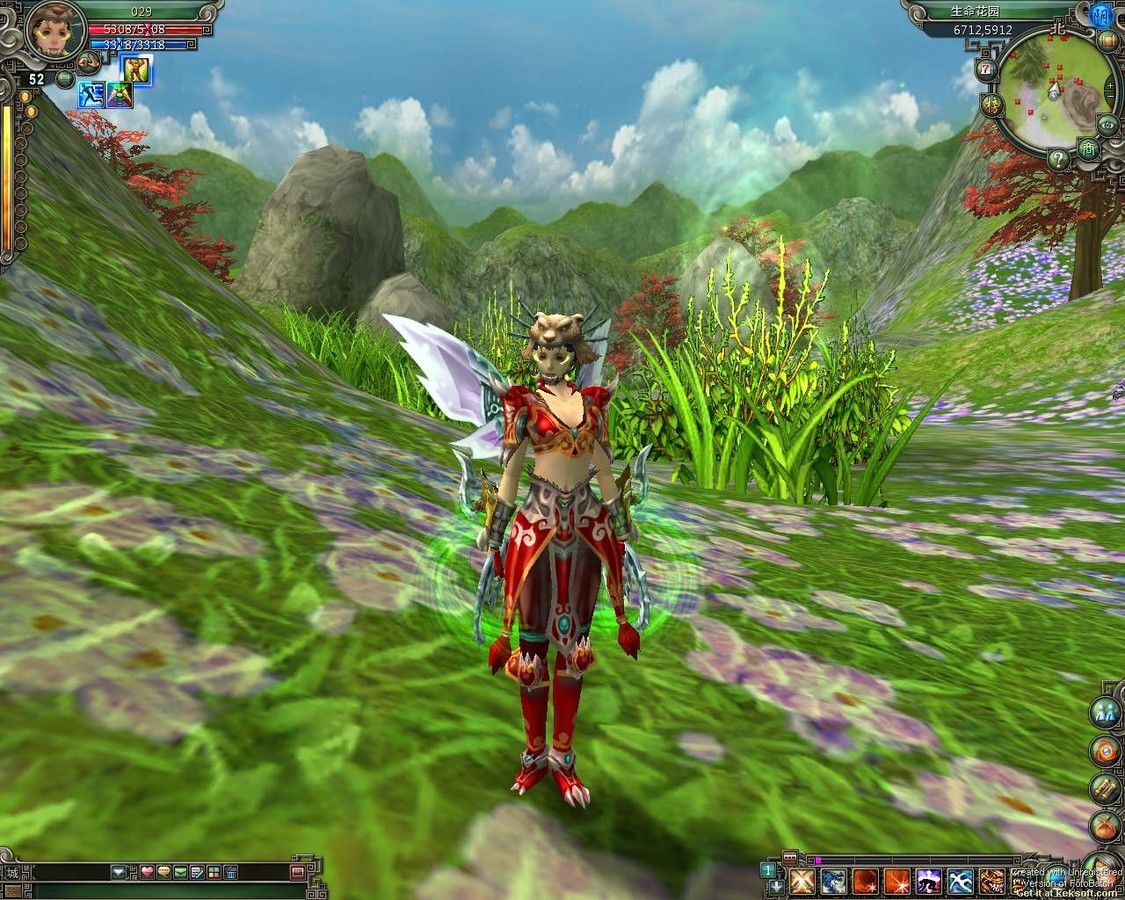The width and height of the screenshot is (1125, 900).
Task: Open the number 7 calendar icon
Action: 987,68
